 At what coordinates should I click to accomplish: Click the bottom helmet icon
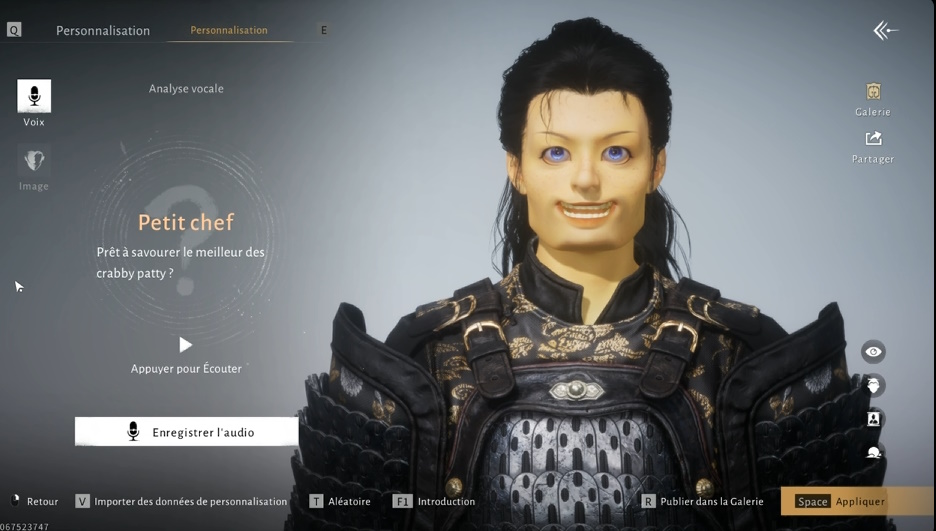[x=873, y=452]
